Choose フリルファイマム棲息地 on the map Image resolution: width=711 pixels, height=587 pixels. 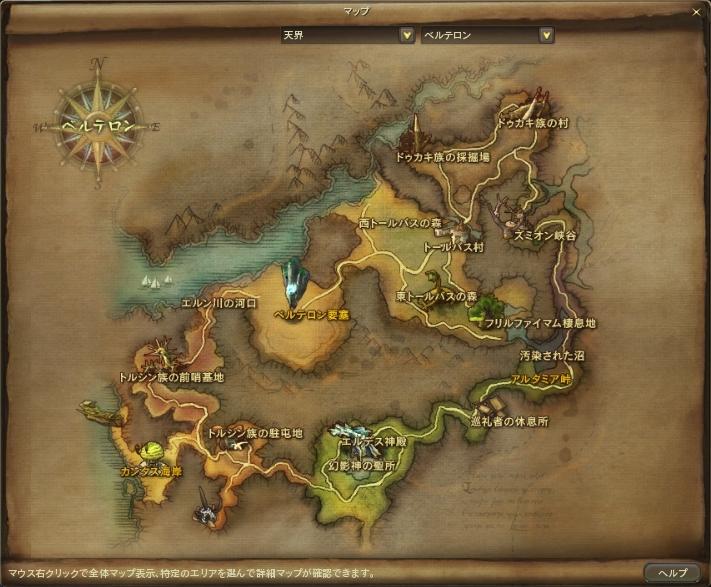click(x=540, y=324)
